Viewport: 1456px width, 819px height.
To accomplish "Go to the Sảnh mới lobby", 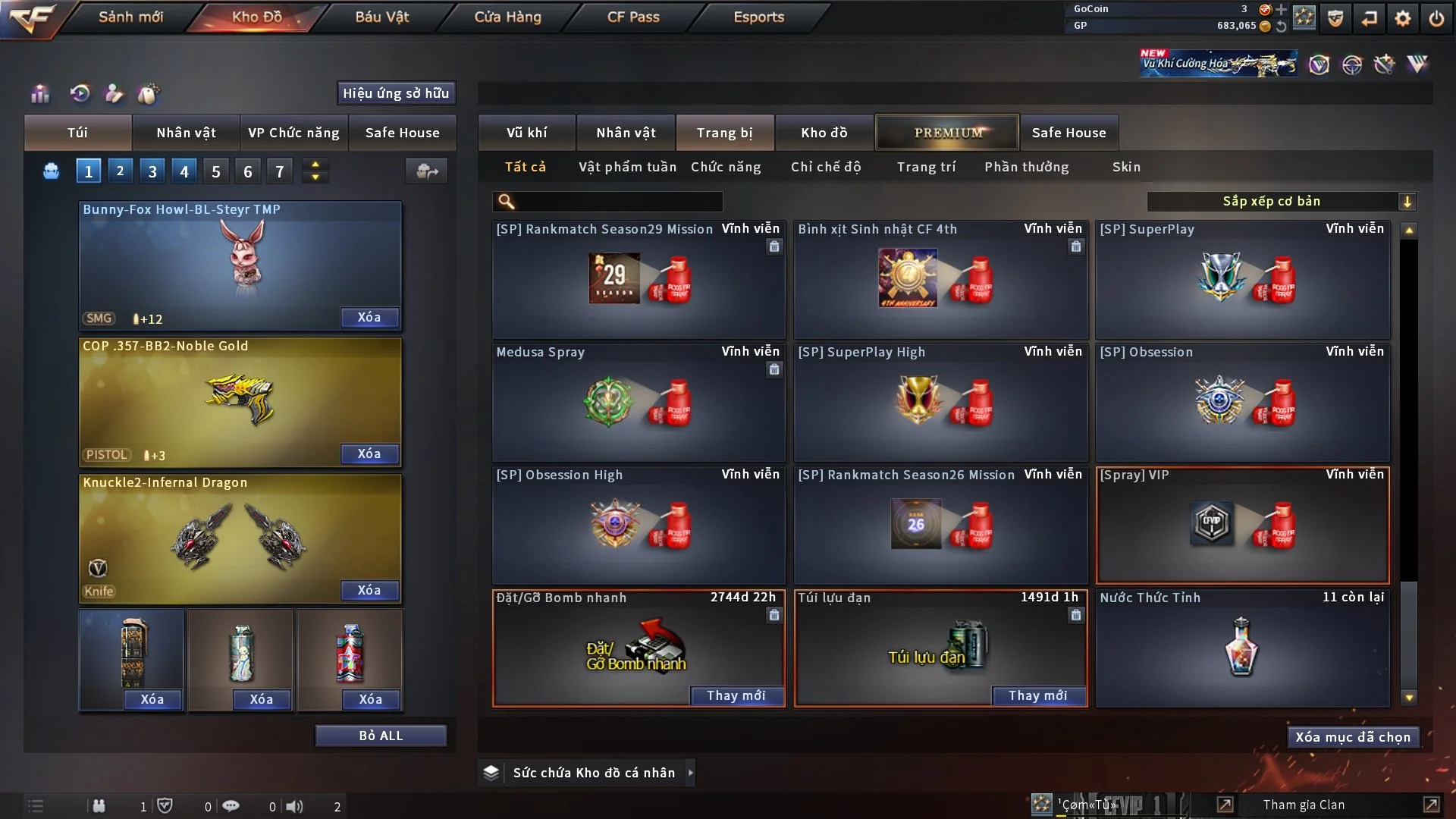I will click(x=130, y=17).
